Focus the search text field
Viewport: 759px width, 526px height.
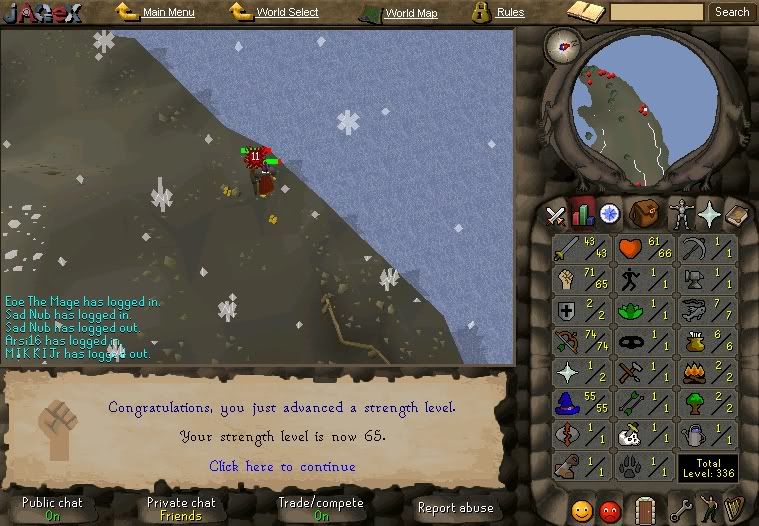pos(656,13)
